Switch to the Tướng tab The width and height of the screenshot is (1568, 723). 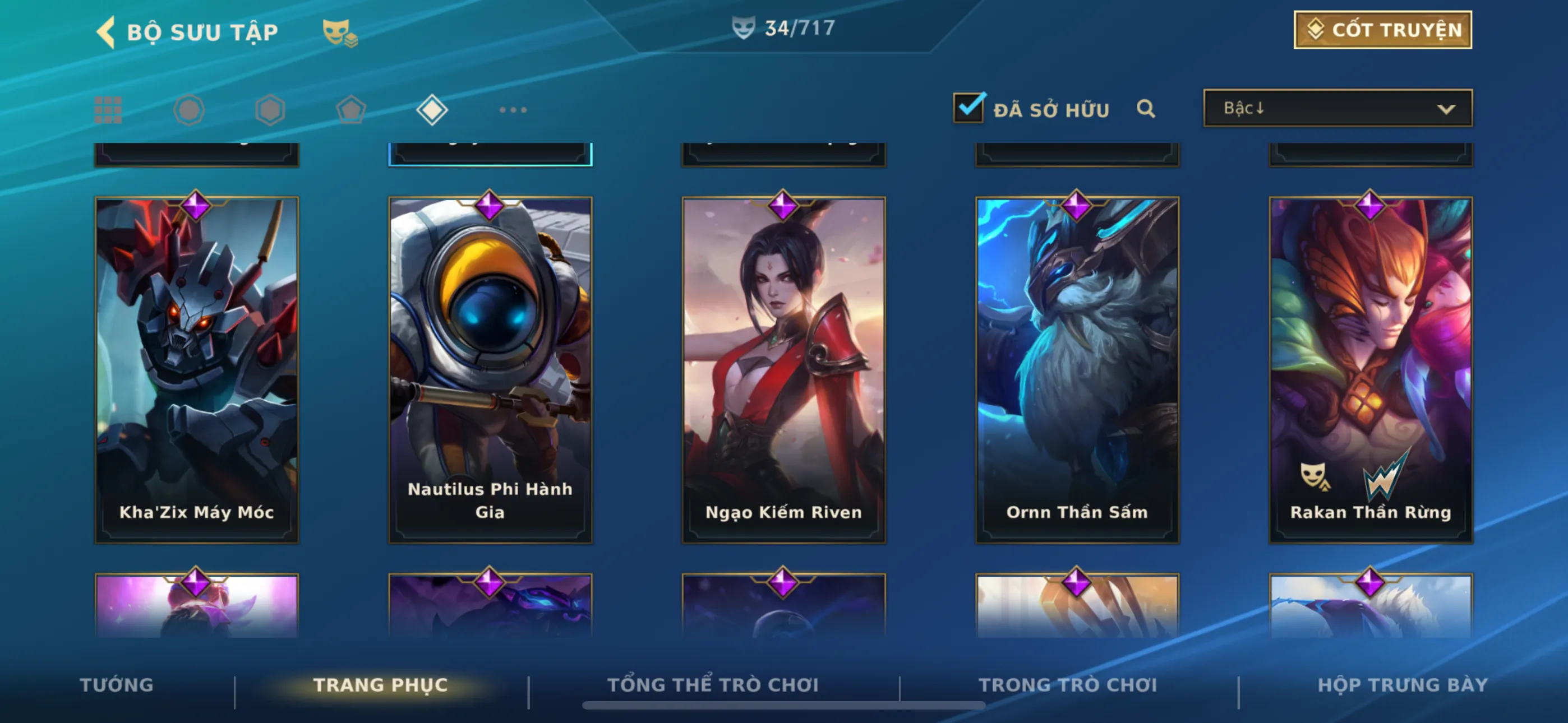116,685
